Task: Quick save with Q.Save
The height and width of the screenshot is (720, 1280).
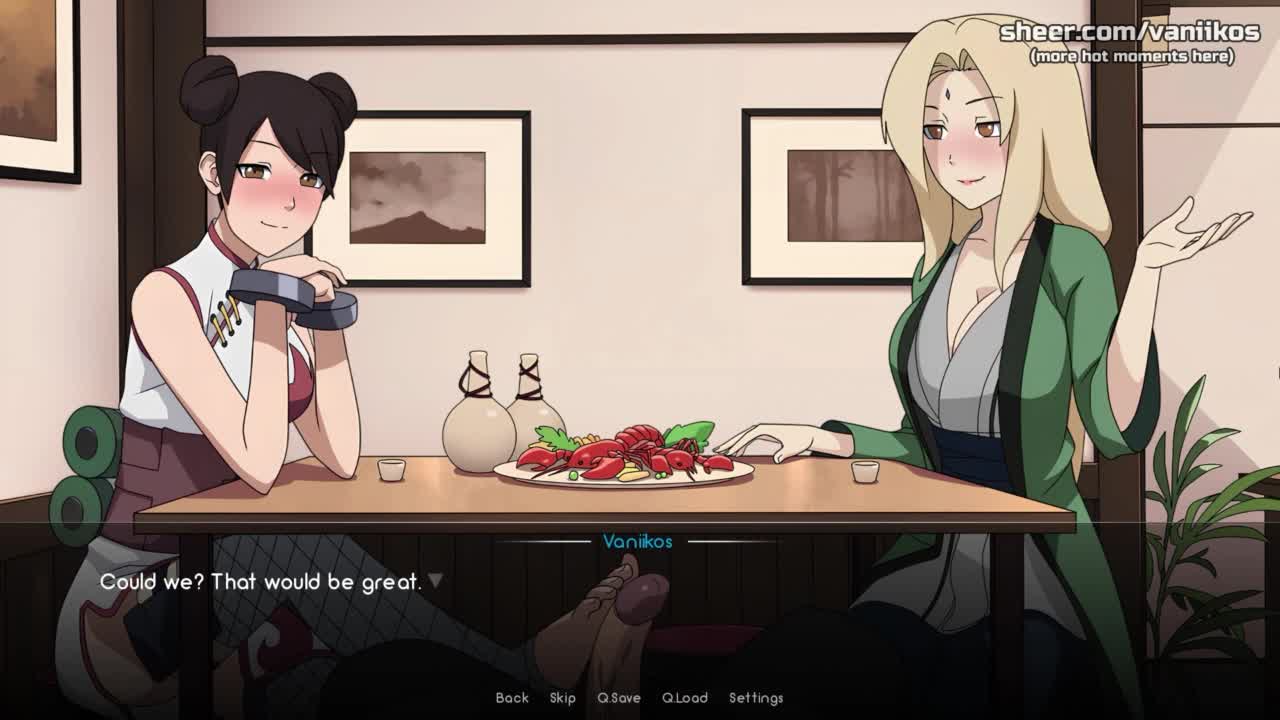Action: click(619, 698)
